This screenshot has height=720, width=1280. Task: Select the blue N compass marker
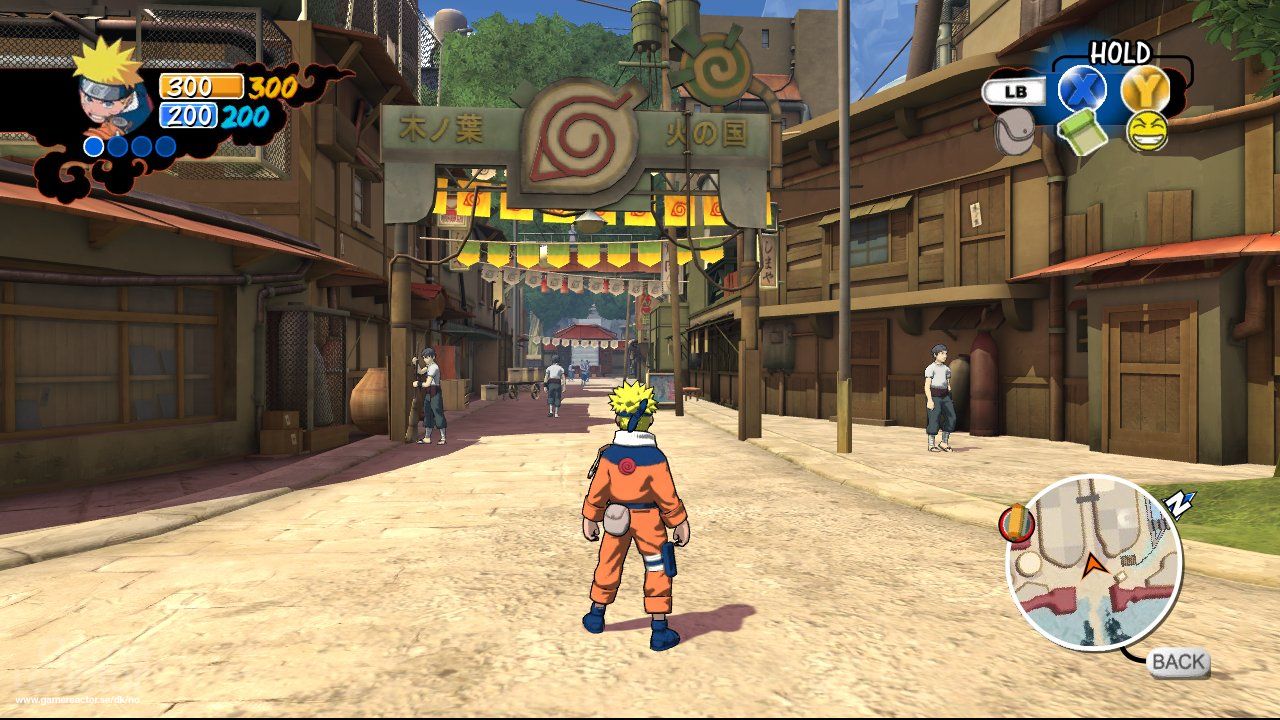pyautogui.click(x=1180, y=504)
